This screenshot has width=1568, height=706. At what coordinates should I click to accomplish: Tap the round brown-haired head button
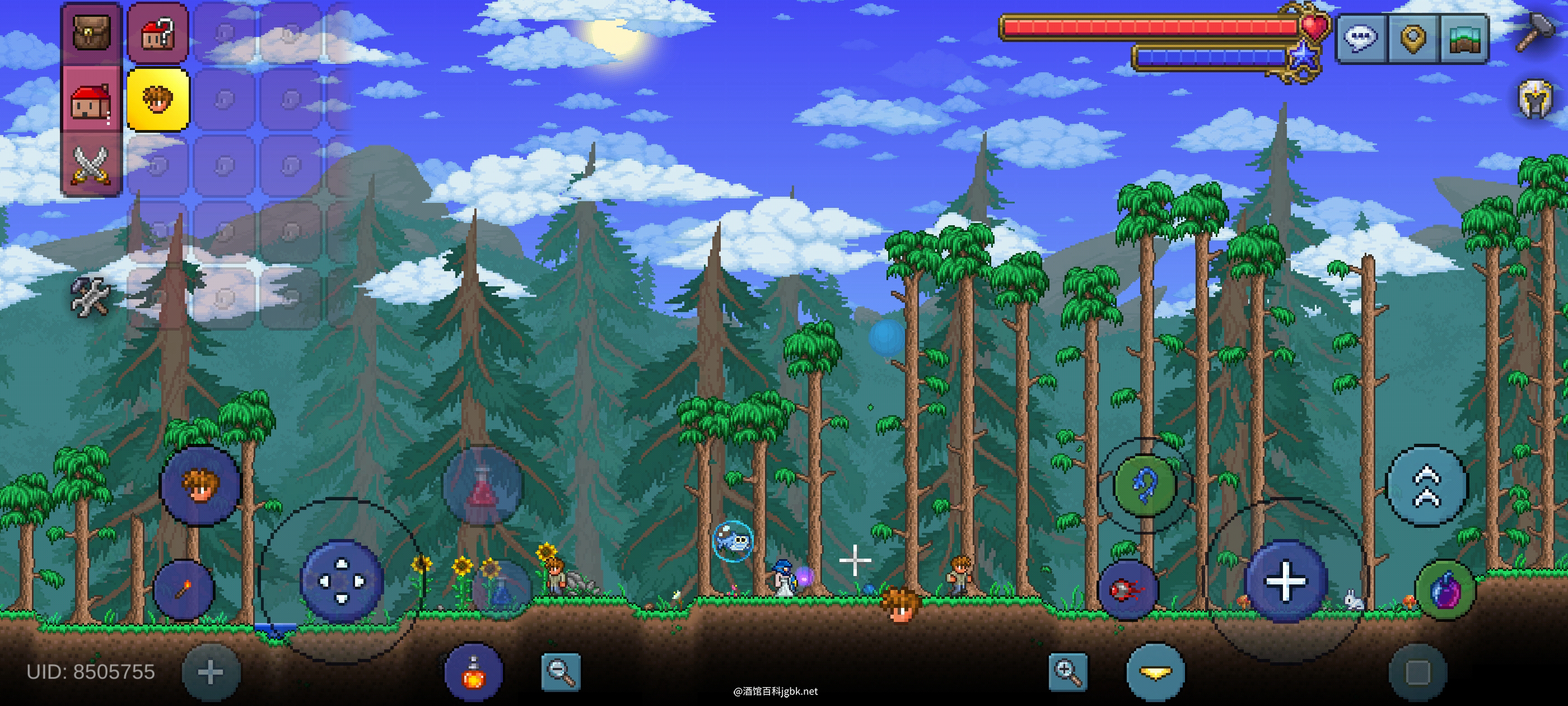click(x=201, y=485)
